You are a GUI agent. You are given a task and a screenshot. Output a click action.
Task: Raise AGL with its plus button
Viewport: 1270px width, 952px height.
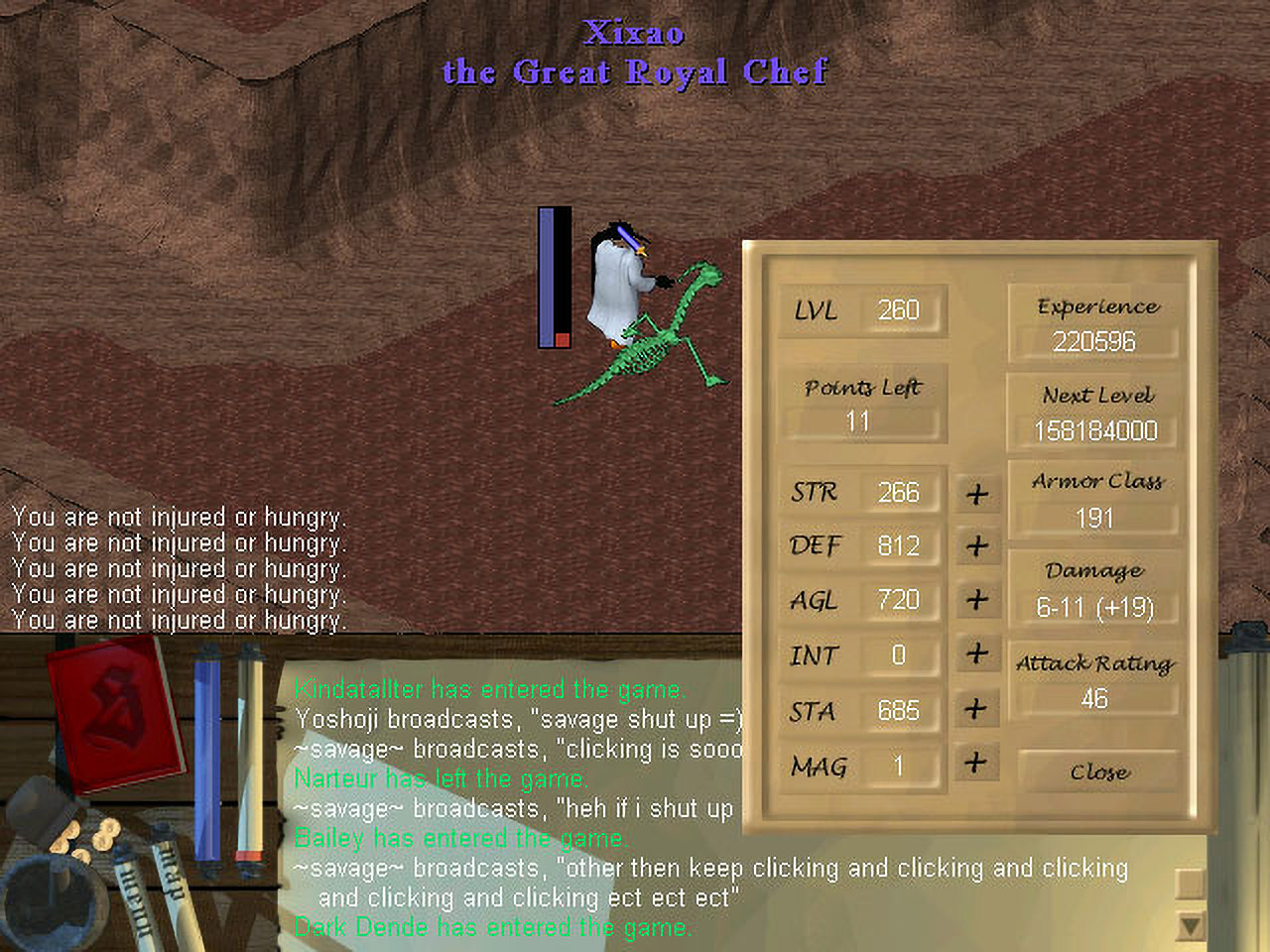click(977, 600)
